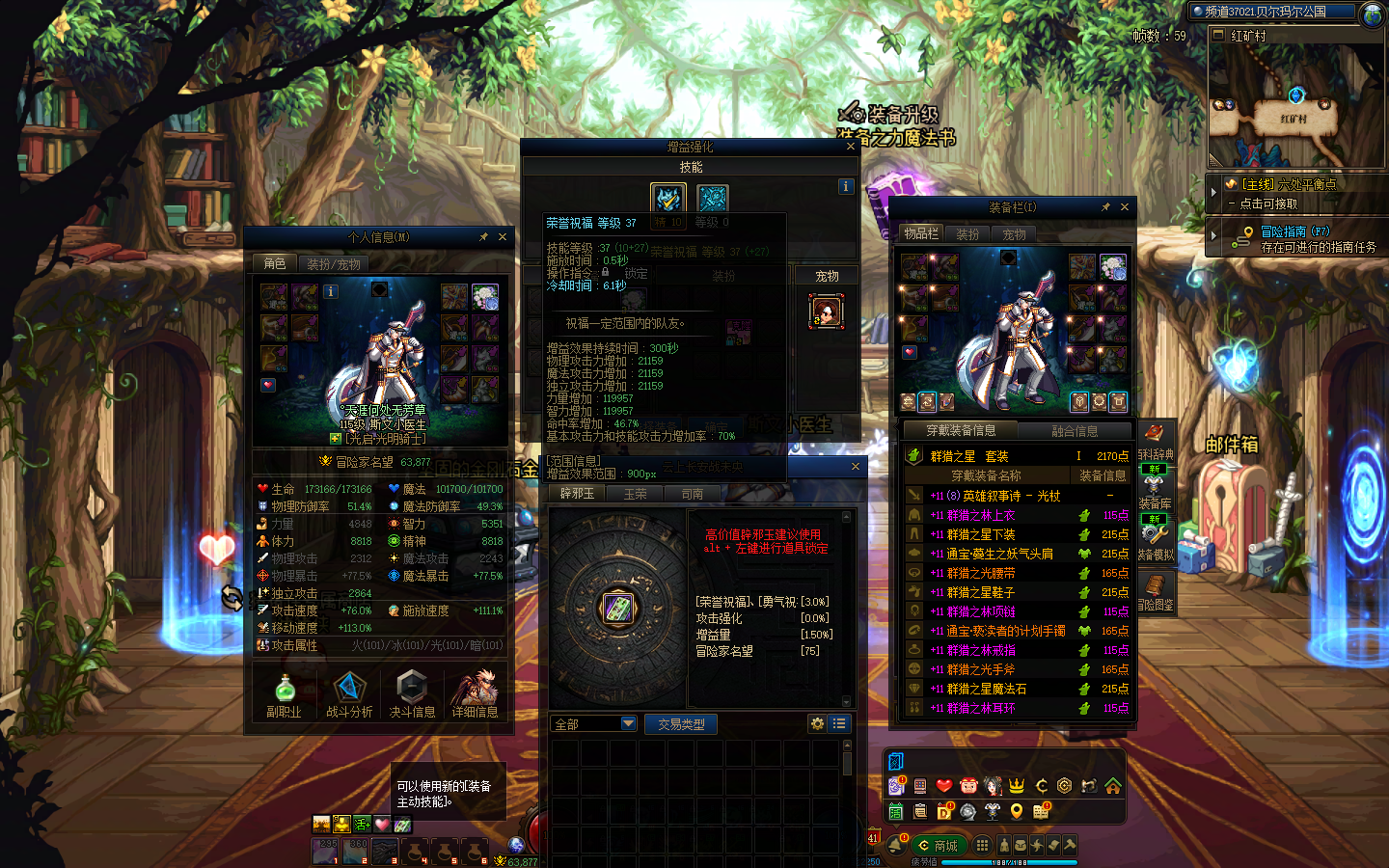Image resolution: width=1389 pixels, height=868 pixels.
Task: Open the 副职业 sub-profession panel
Action: 284,694
